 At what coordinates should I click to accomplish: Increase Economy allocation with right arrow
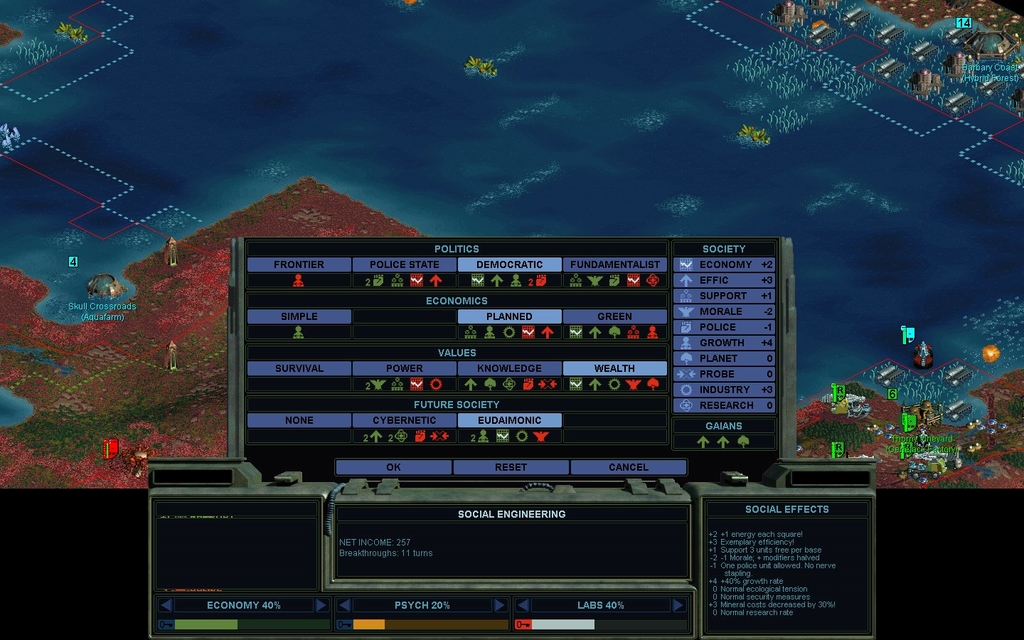[321, 605]
